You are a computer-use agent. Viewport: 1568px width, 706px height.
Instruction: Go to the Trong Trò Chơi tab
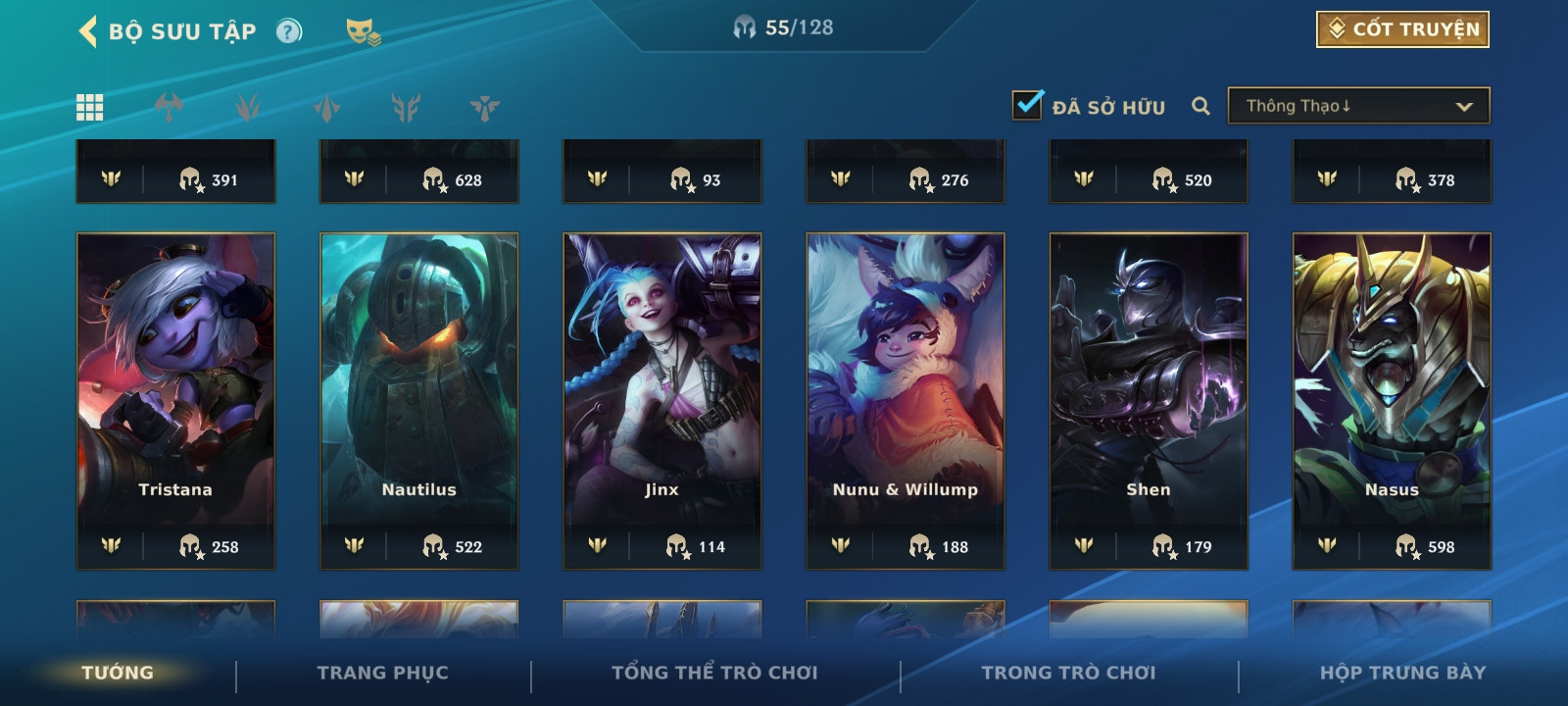tap(1068, 673)
